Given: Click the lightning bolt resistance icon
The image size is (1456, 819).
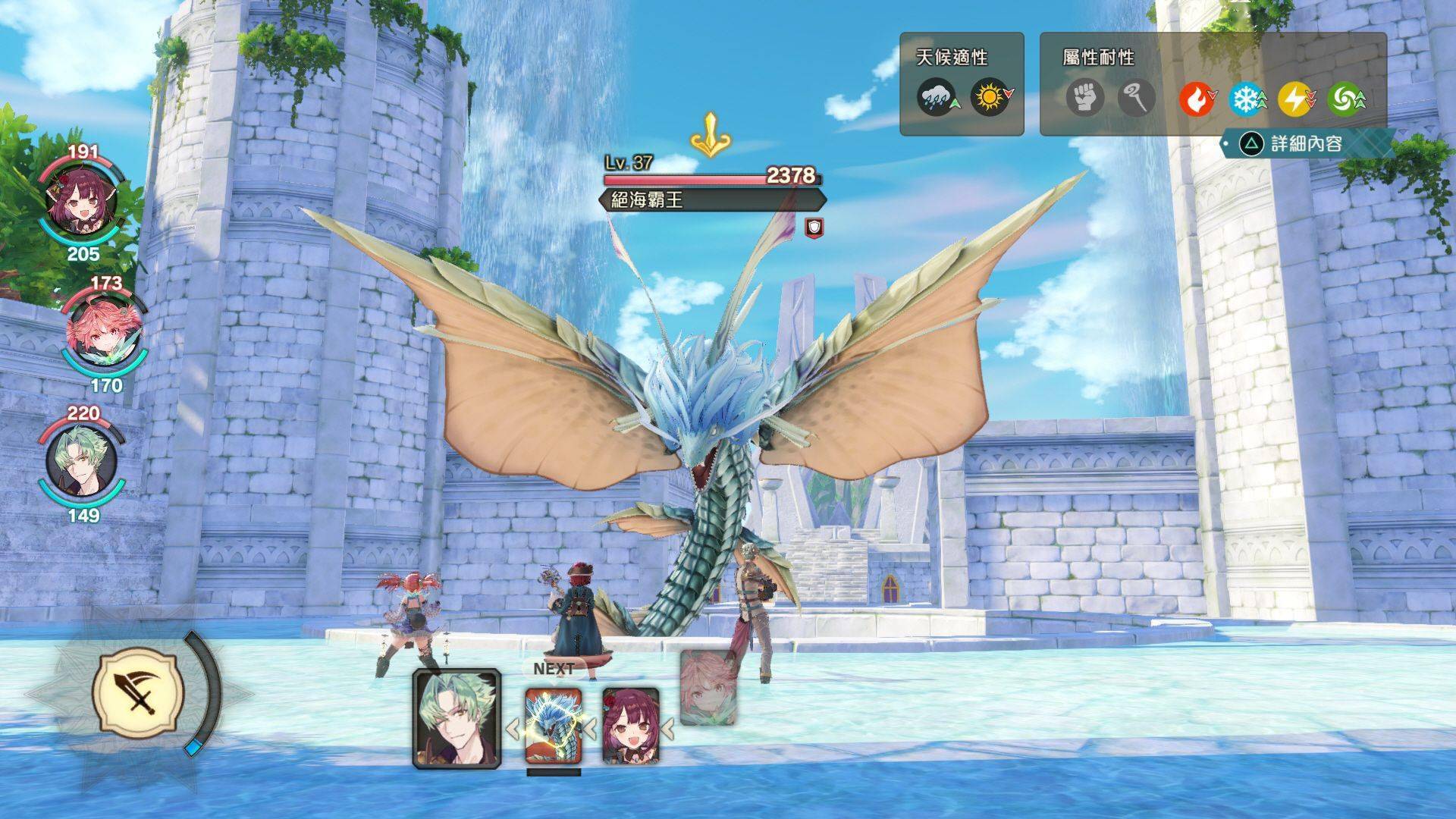Looking at the screenshot, I should tap(1294, 99).
